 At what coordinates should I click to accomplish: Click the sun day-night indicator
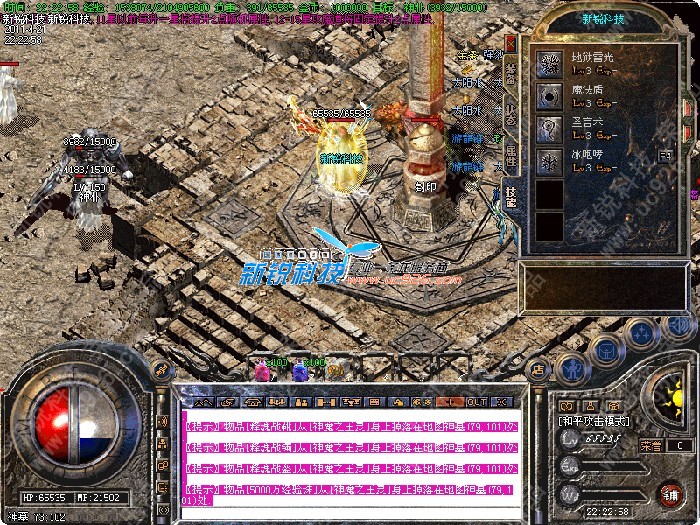click(x=665, y=392)
